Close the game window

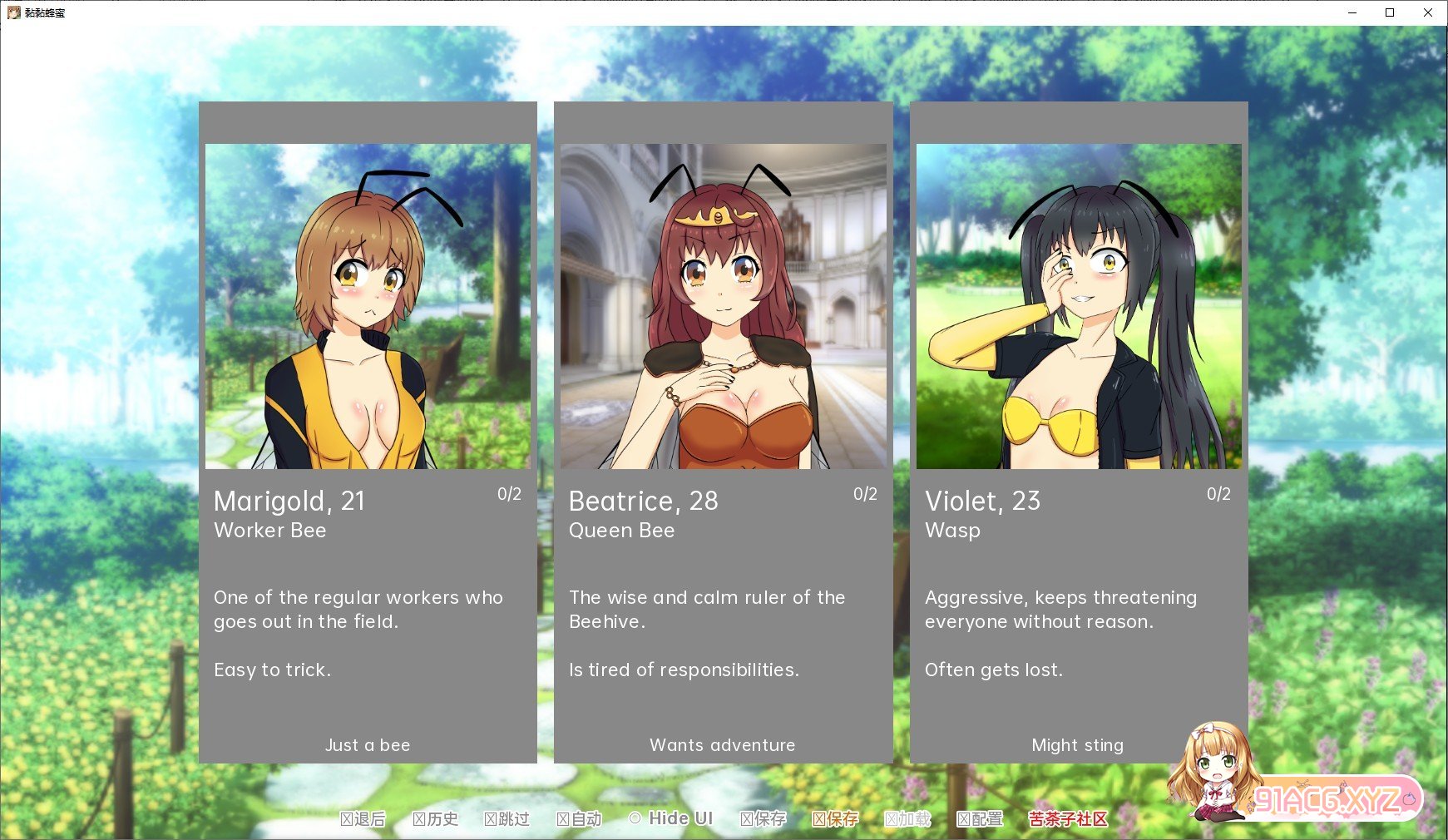pyautogui.click(x=1428, y=12)
